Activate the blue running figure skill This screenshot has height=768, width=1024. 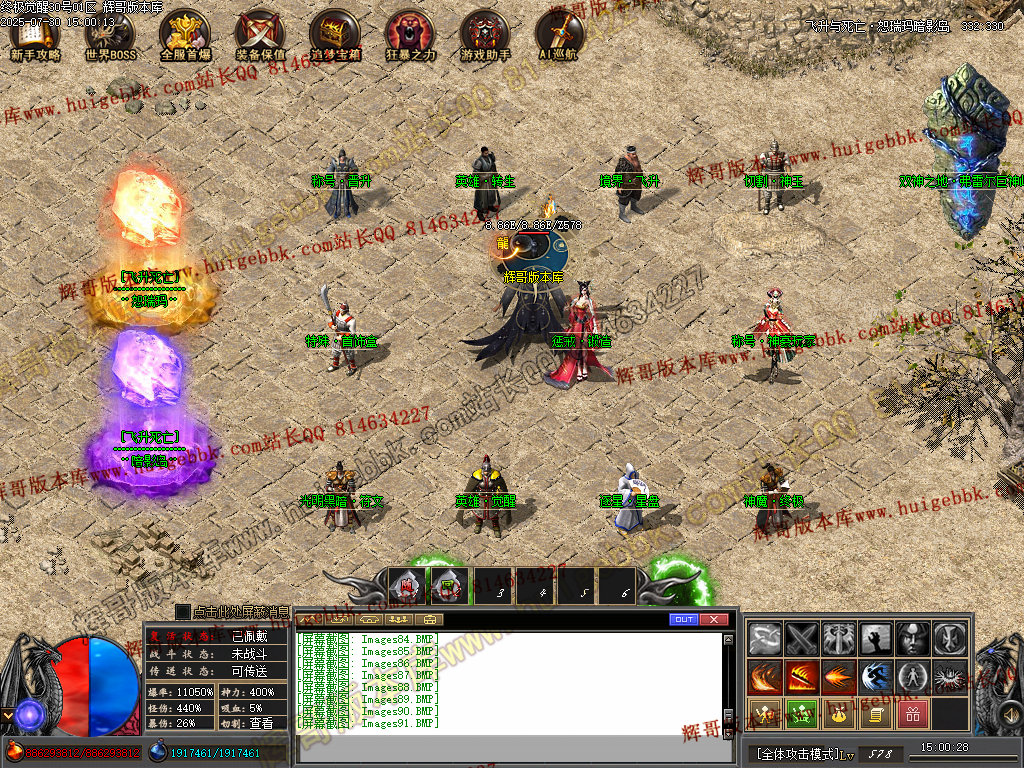coord(875,677)
